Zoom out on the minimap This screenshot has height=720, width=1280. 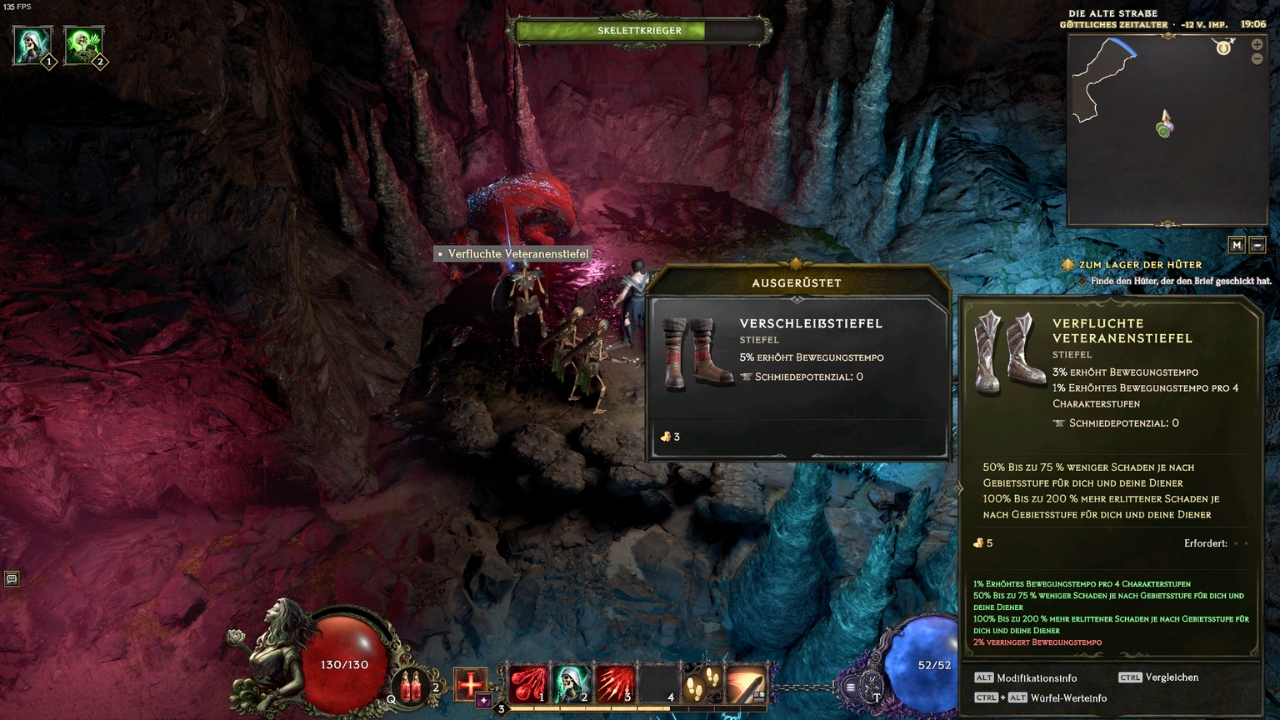click(x=1257, y=59)
